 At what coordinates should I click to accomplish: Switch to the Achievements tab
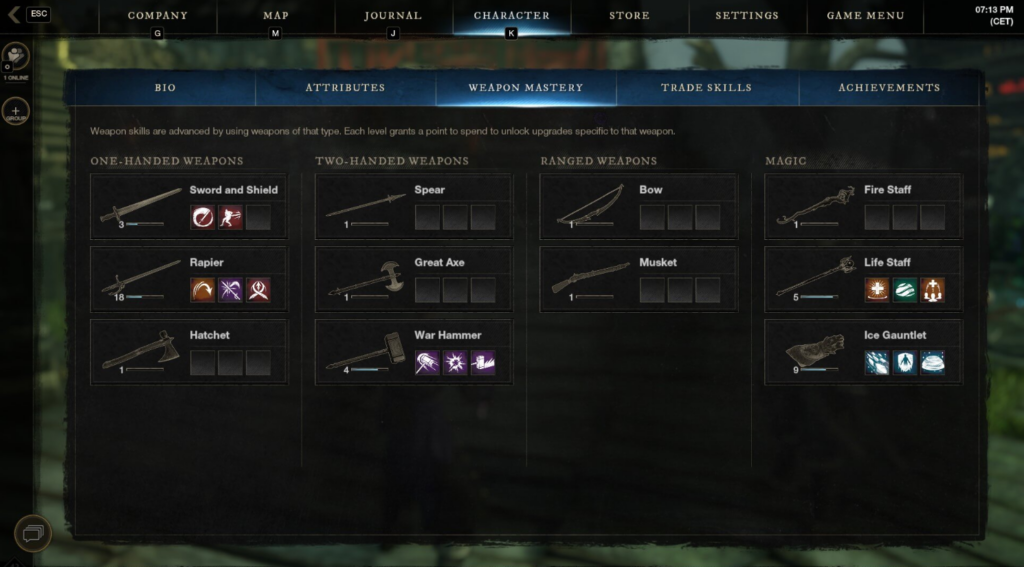tap(888, 88)
